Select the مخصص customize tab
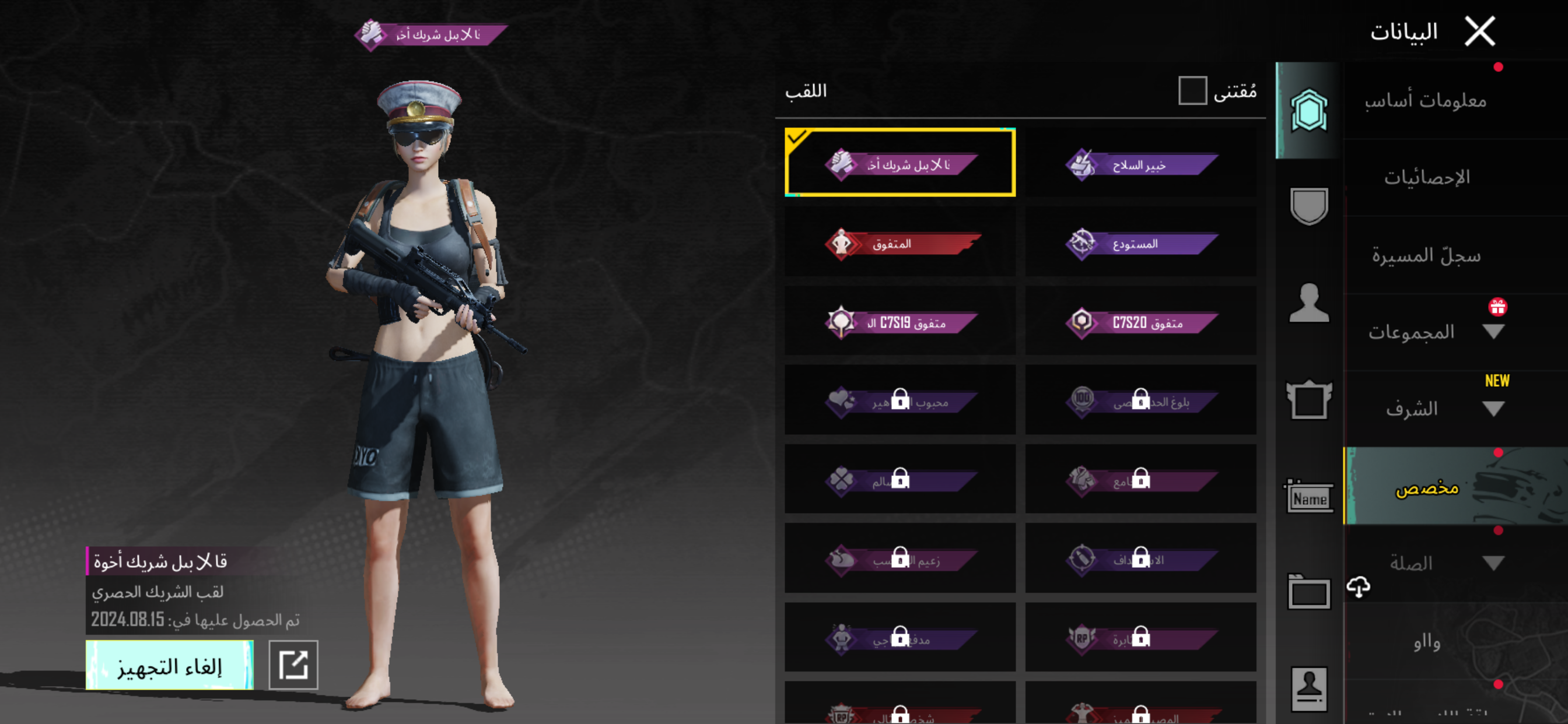The height and width of the screenshot is (724, 1568). (1426, 487)
